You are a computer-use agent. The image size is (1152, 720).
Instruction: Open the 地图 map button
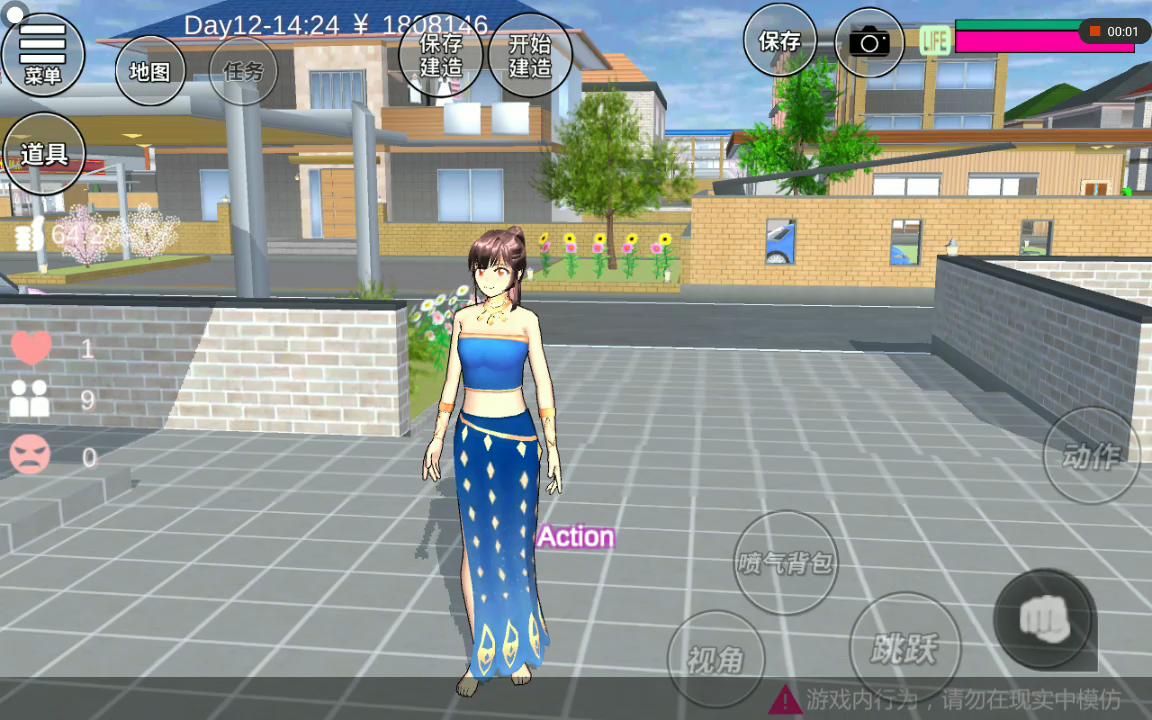coord(150,71)
